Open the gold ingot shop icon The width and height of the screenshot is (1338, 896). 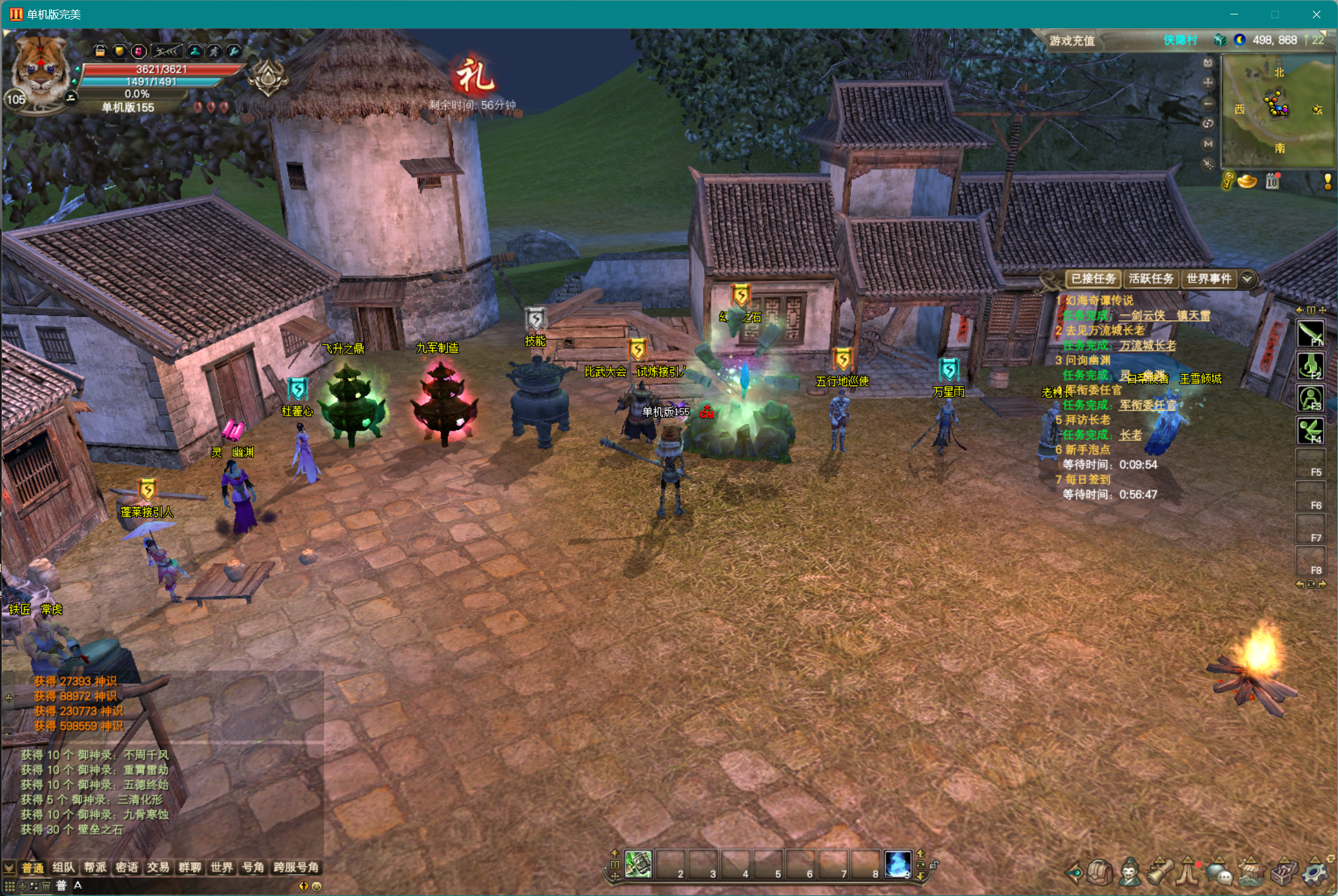[x=1247, y=182]
